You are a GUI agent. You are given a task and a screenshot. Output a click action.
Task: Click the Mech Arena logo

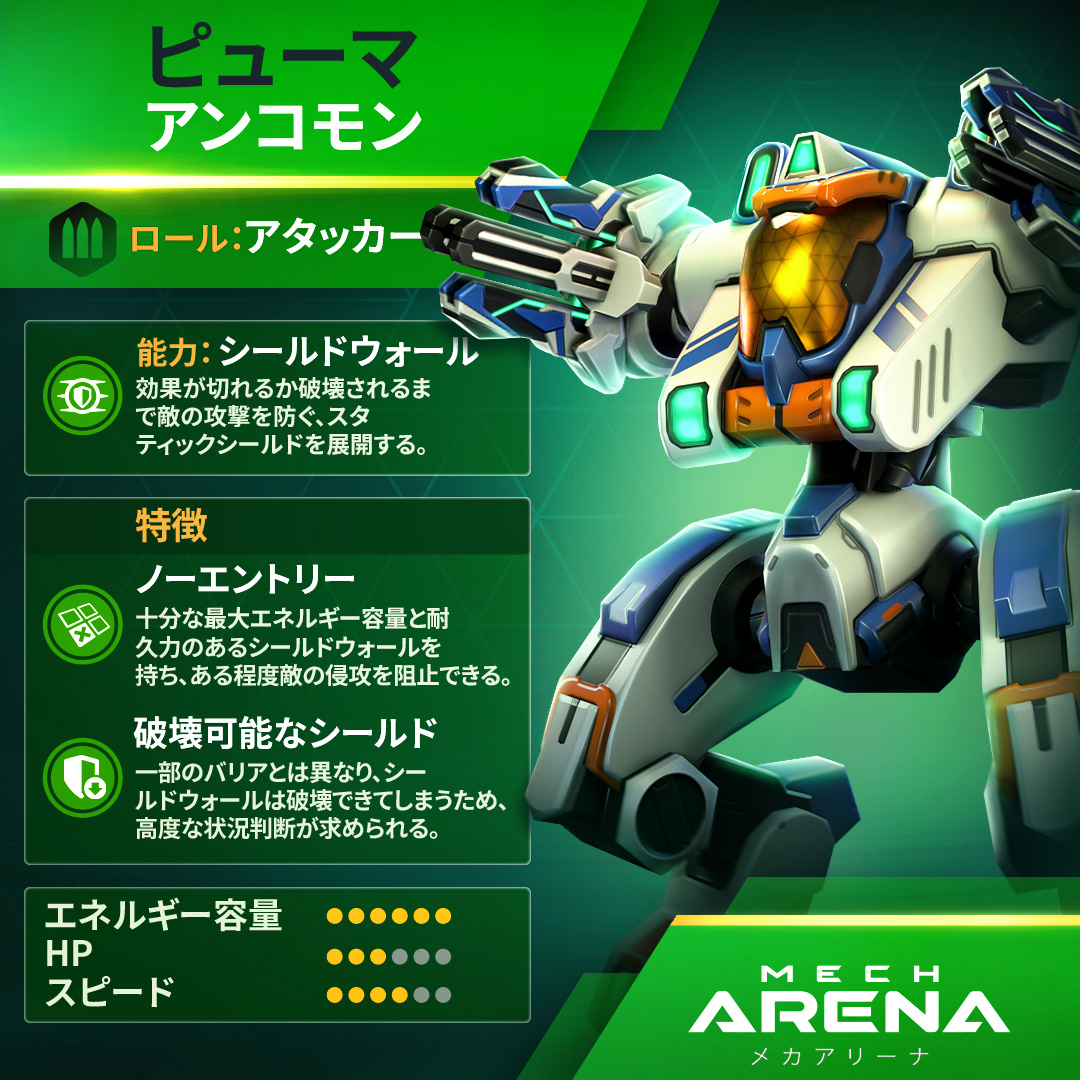pyautogui.click(x=848, y=1012)
